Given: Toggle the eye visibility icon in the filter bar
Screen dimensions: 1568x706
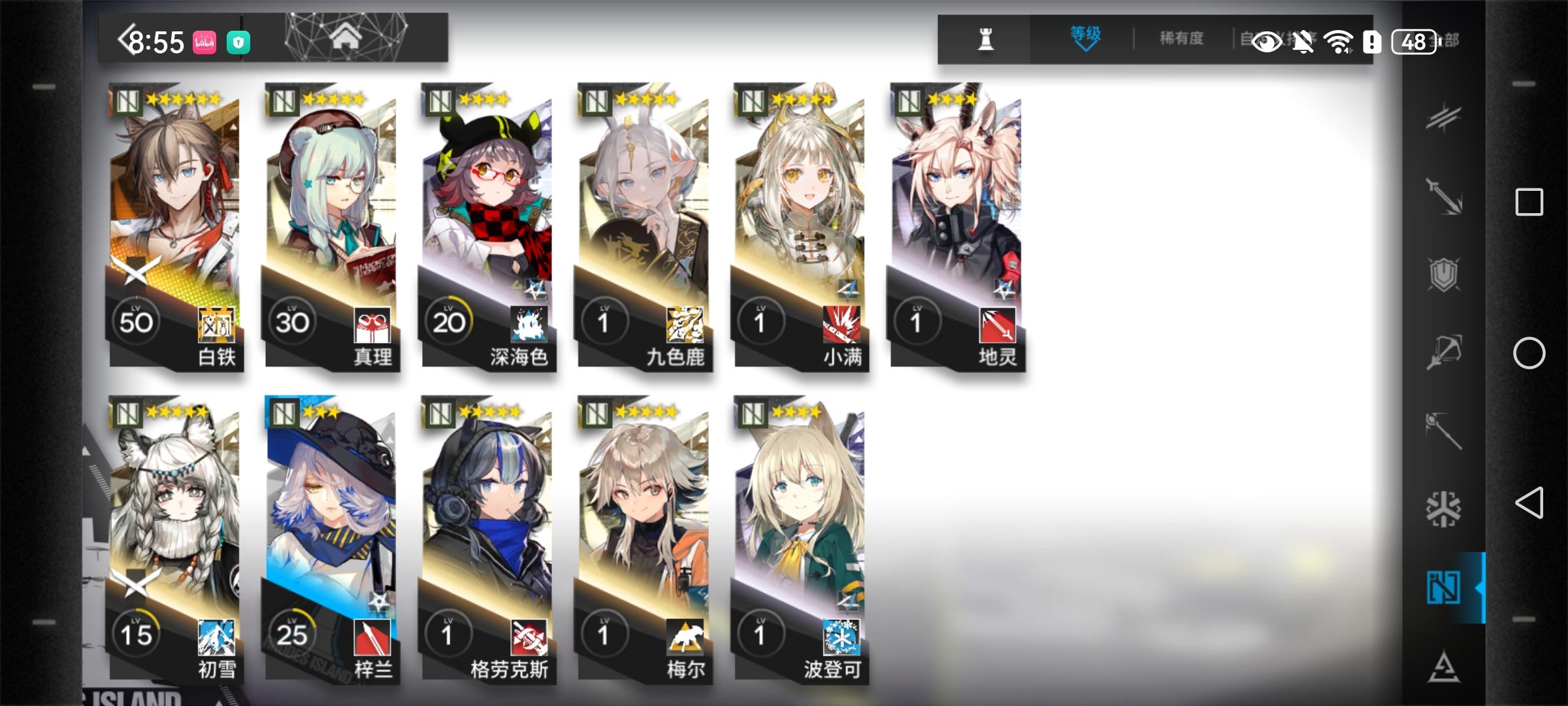Looking at the screenshot, I should [1267, 42].
